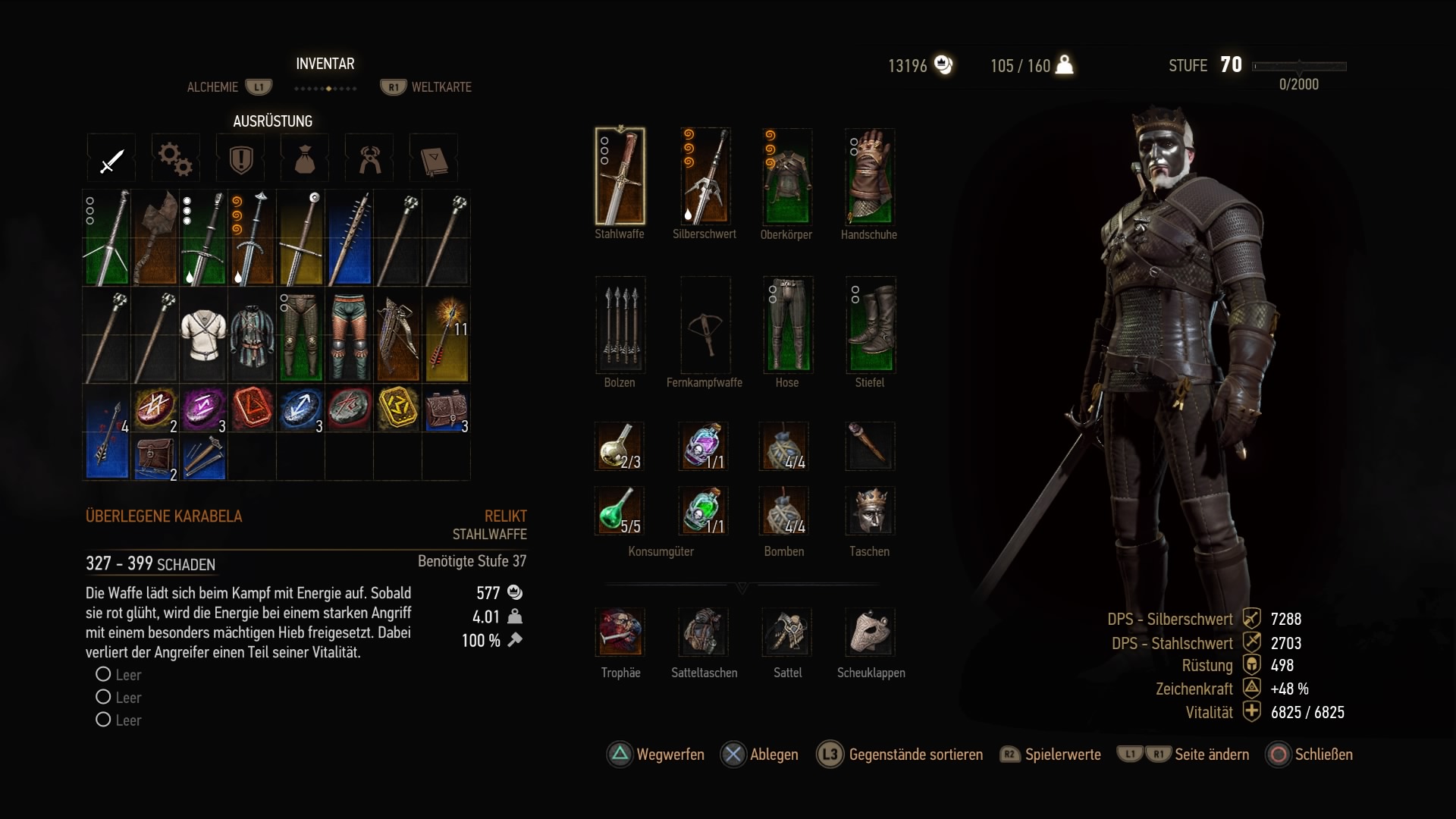Select the yellow square runestone
Viewport: 1456px width, 819px height.
(x=398, y=408)
